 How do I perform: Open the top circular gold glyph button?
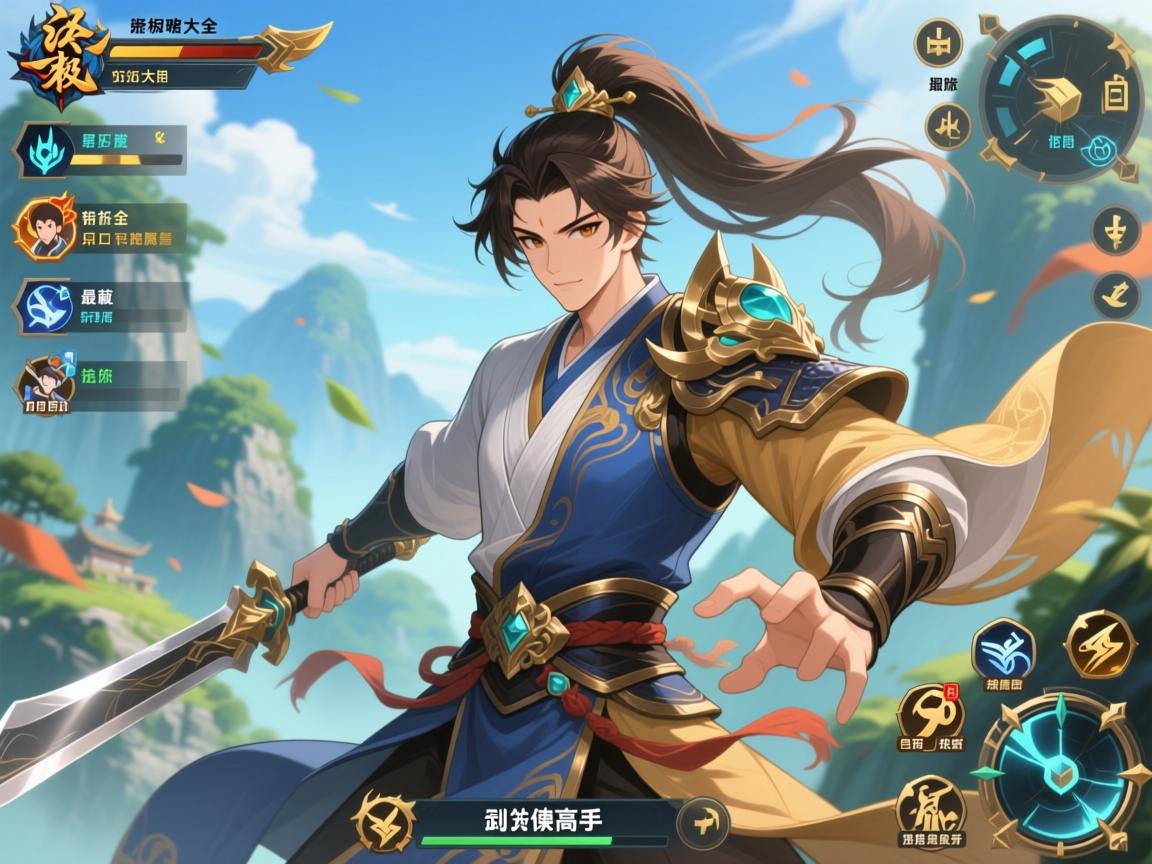click(940, 44)
